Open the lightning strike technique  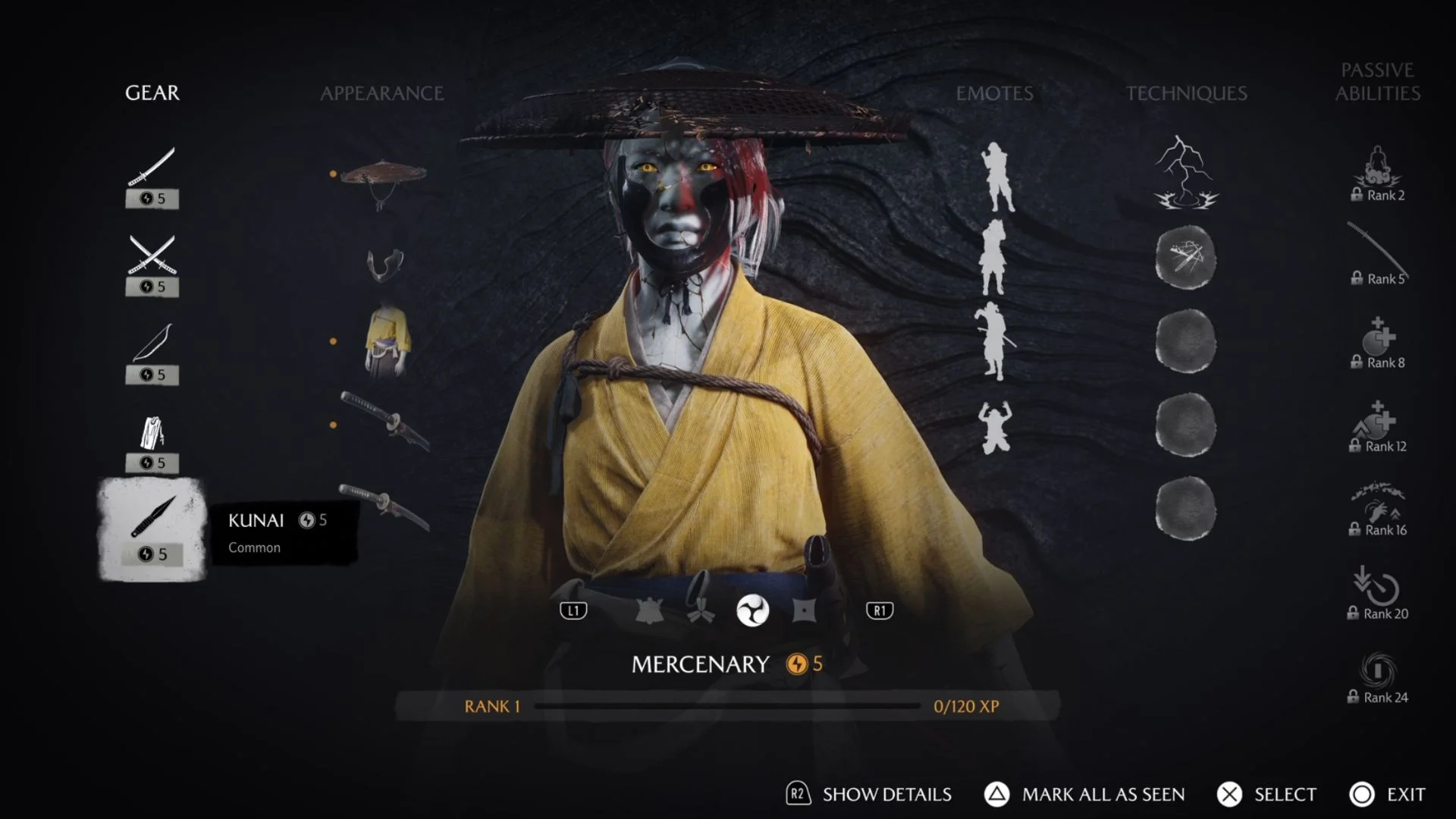1185,173
